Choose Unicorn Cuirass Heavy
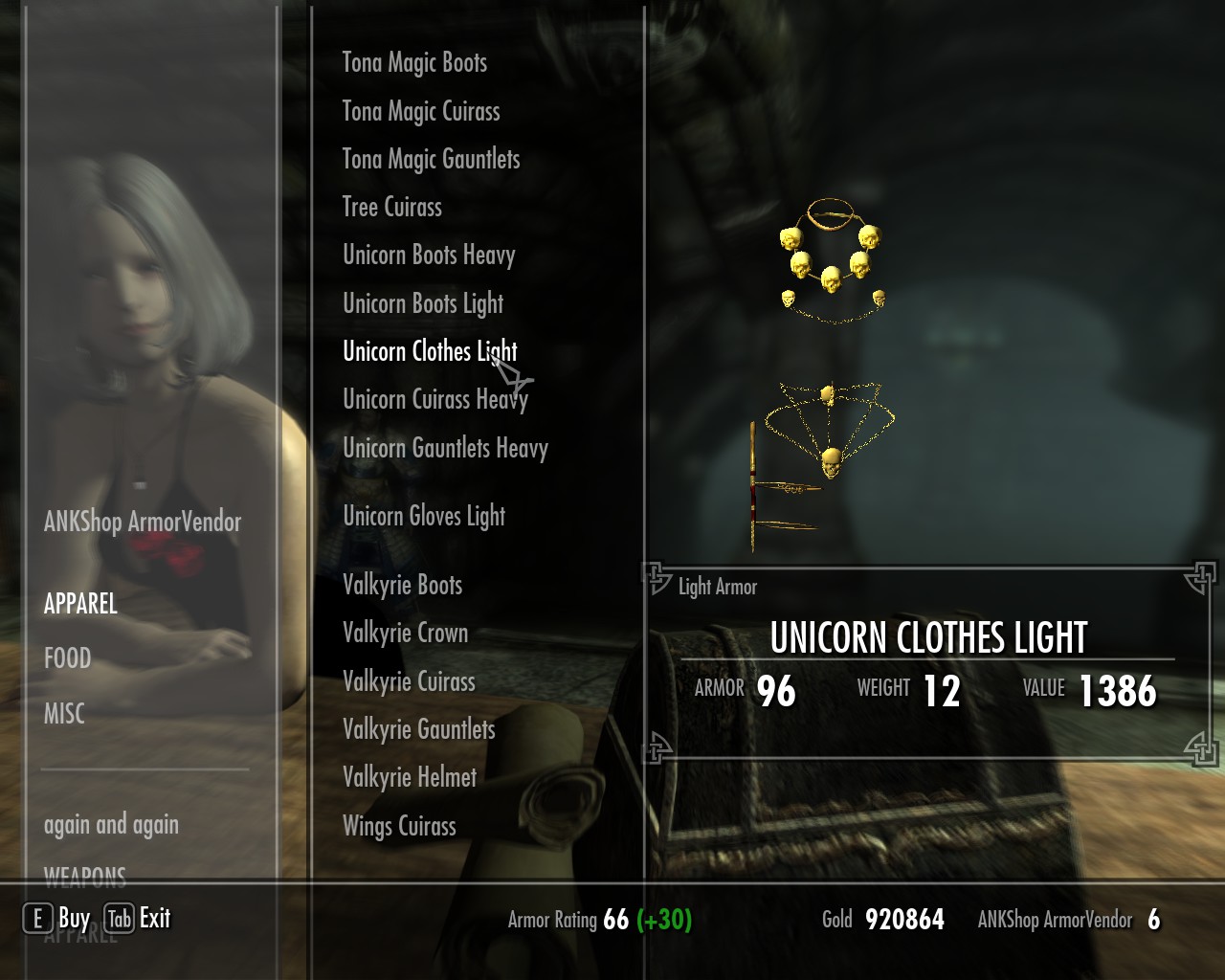Viewport: 1225px width, 980px height. click(435, 400)
